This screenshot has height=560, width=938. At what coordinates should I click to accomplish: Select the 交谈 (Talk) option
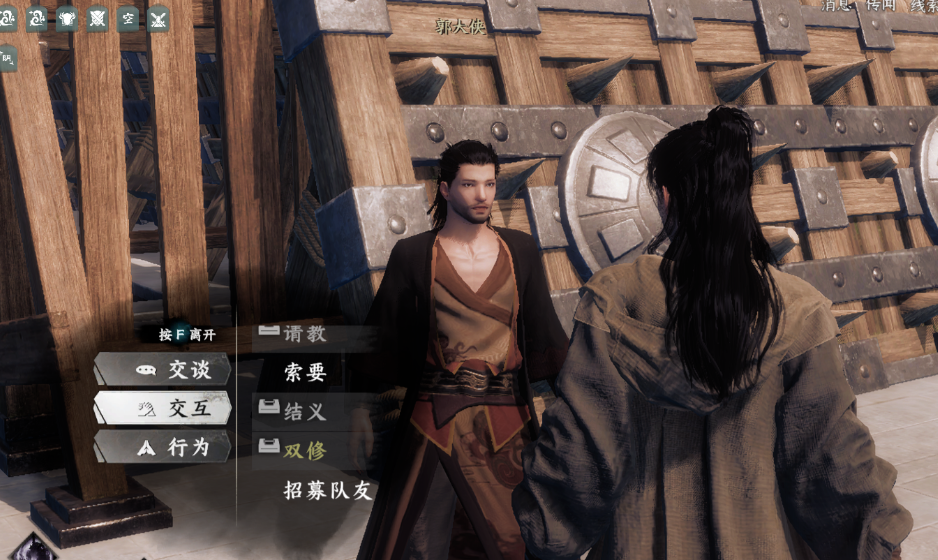[x=165, y=370]
